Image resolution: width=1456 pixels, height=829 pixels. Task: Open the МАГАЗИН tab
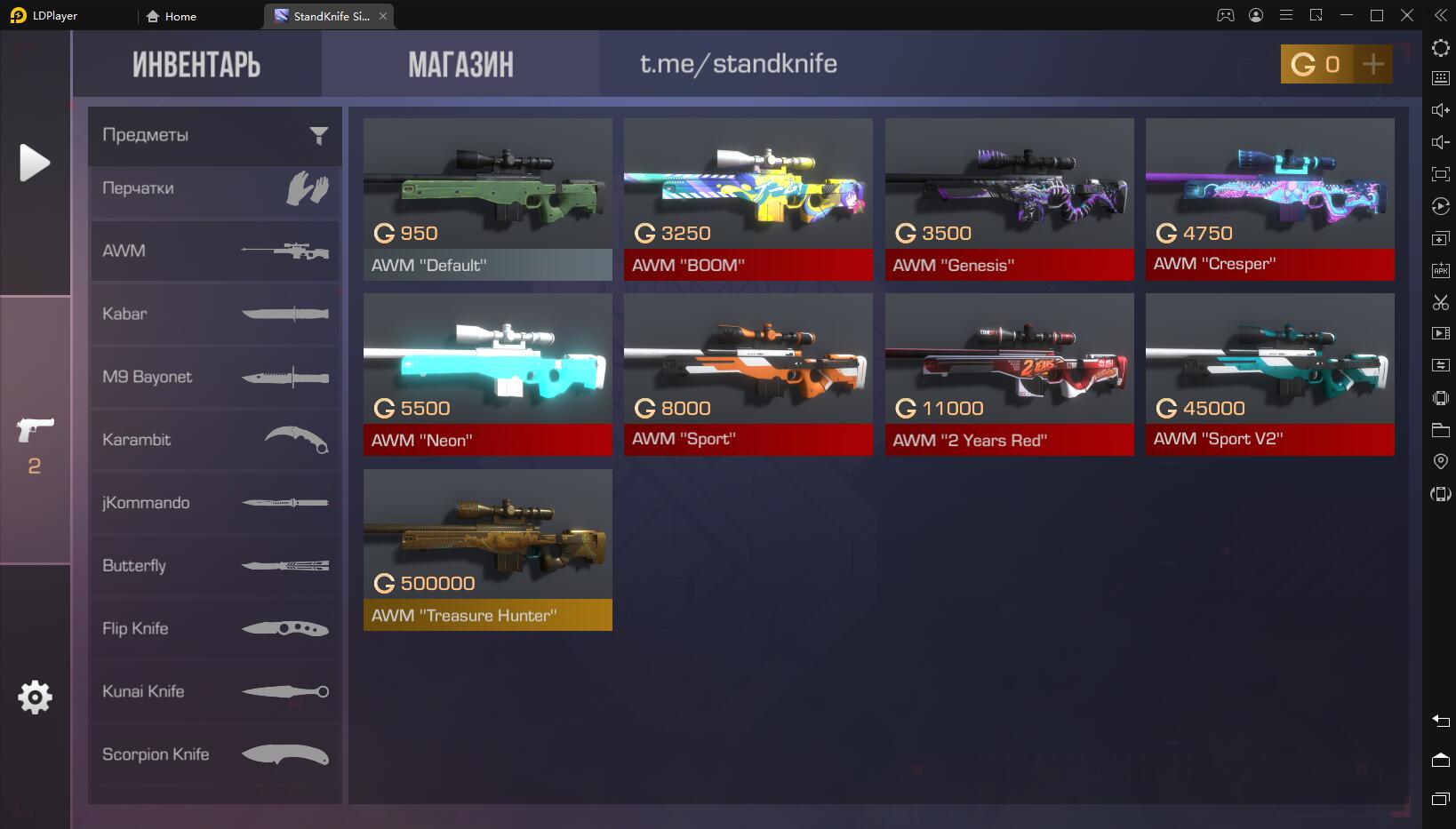[460, 64]
